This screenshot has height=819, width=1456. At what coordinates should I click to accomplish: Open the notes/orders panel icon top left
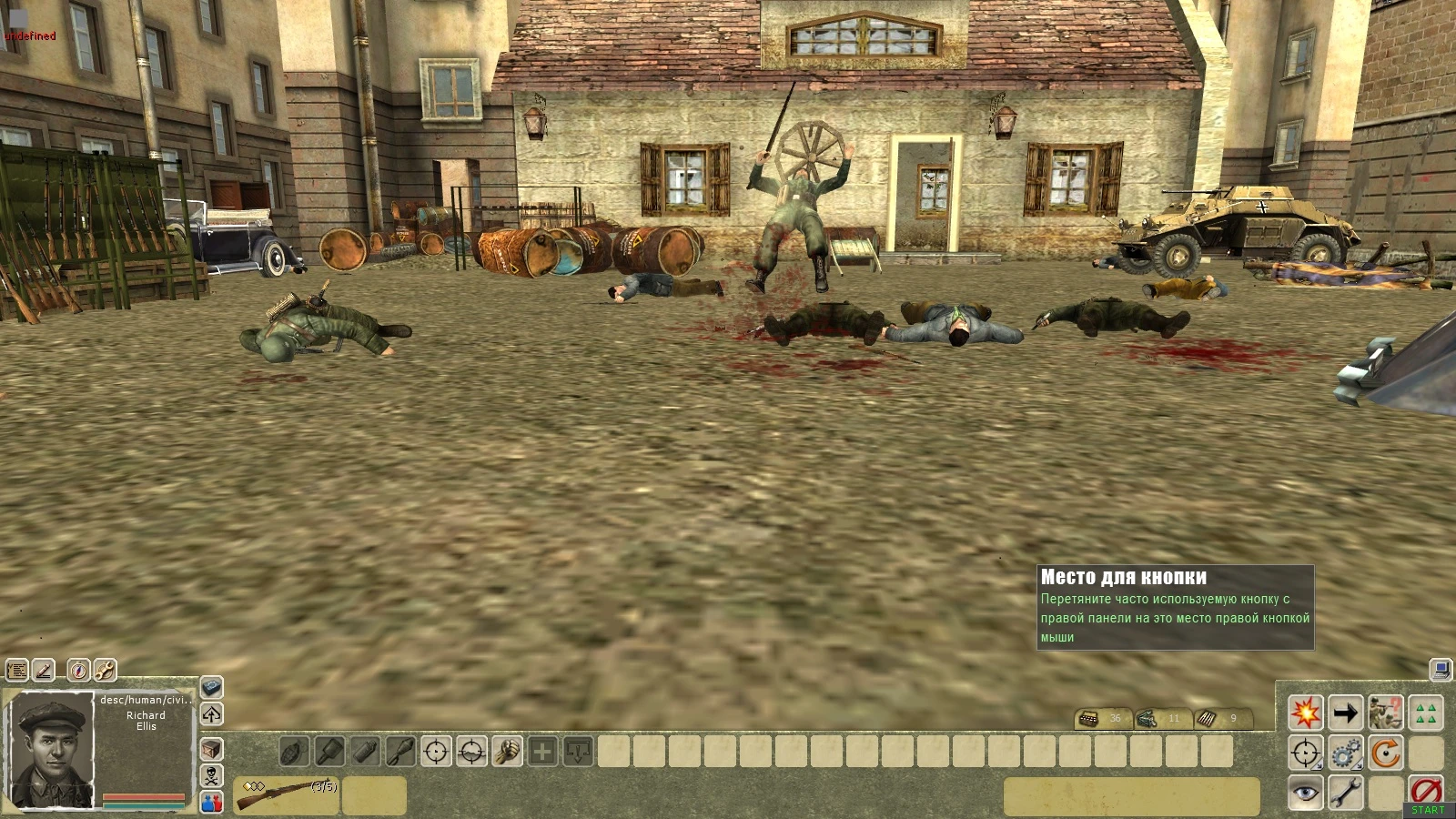pos(15,672)
